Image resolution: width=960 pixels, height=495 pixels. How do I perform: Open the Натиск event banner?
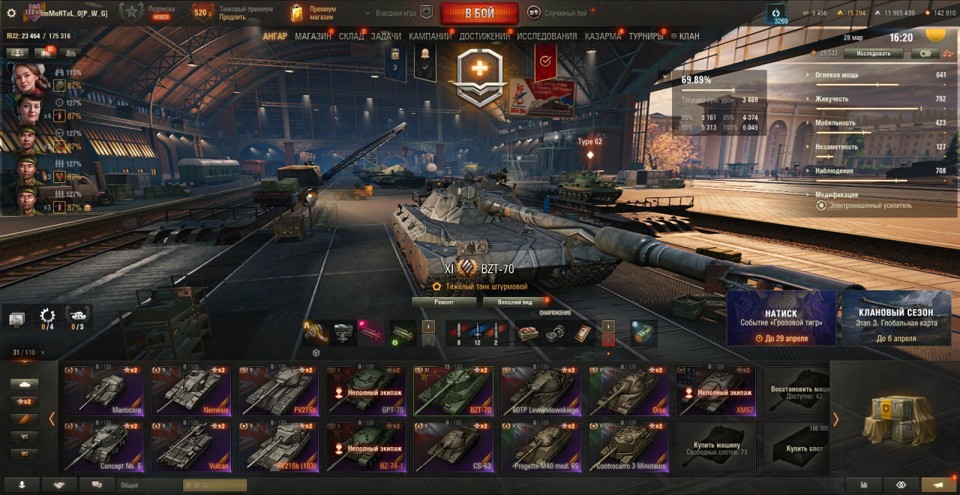[781, 319]
